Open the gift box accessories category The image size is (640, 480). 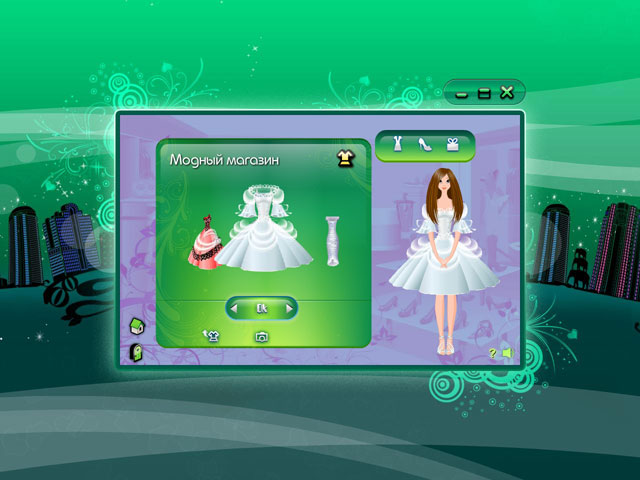click(x=451, y=143)
